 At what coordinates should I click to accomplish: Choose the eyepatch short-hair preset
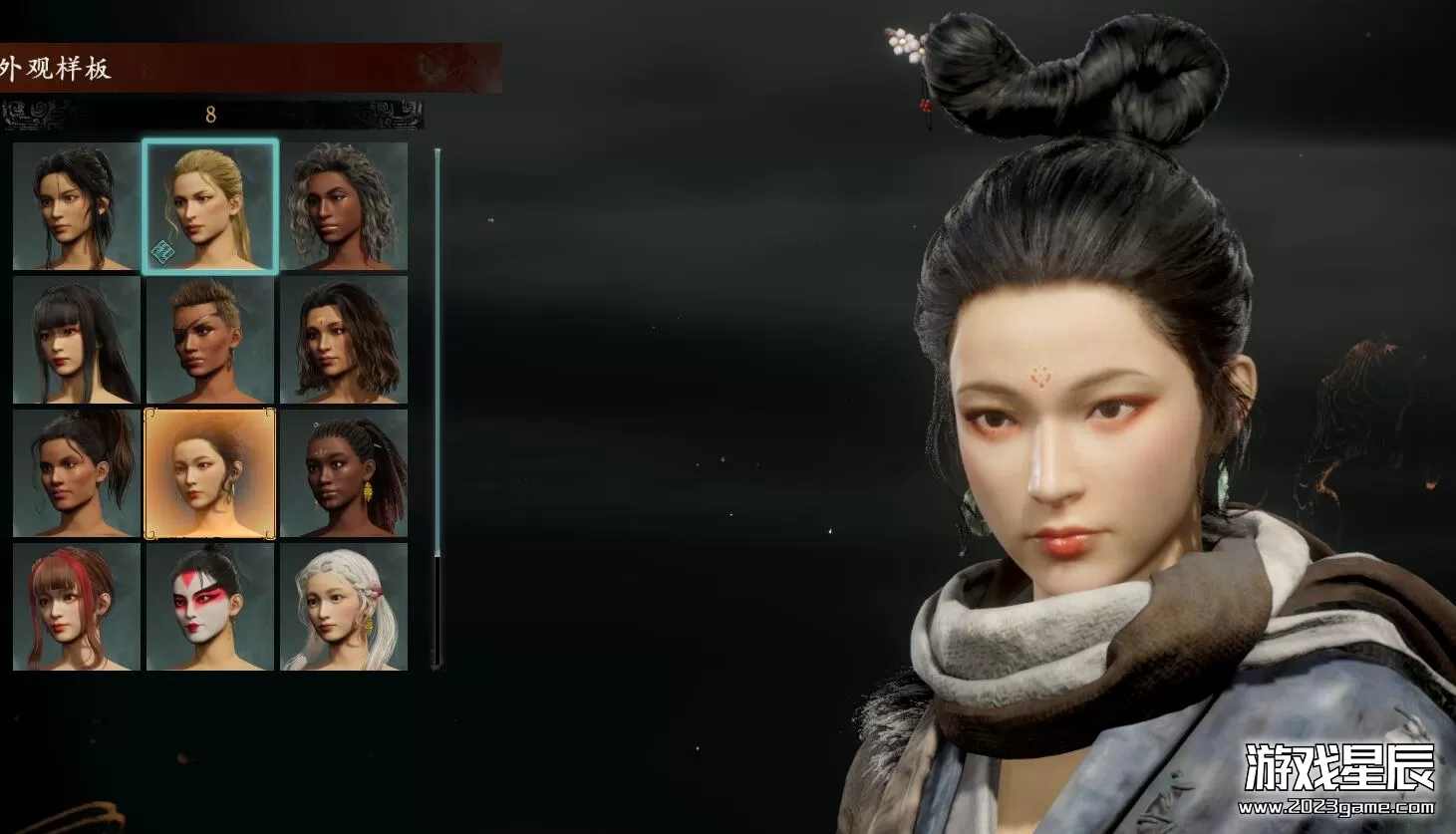(x=210, y=340)
